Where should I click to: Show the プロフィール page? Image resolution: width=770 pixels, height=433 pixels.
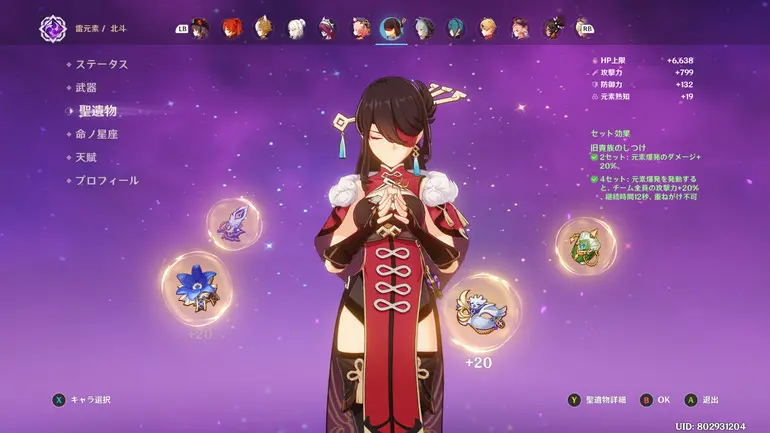coord(107,180)
